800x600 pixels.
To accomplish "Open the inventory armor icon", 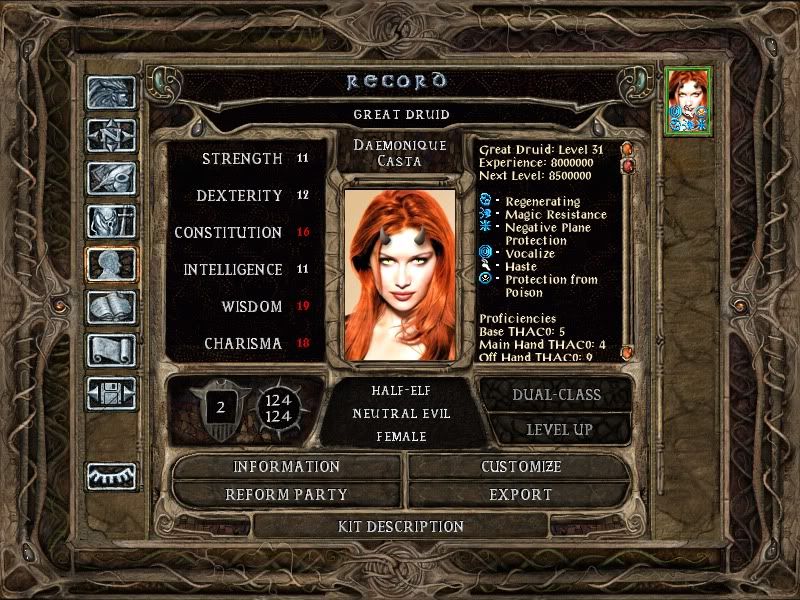I will [111, 221].
